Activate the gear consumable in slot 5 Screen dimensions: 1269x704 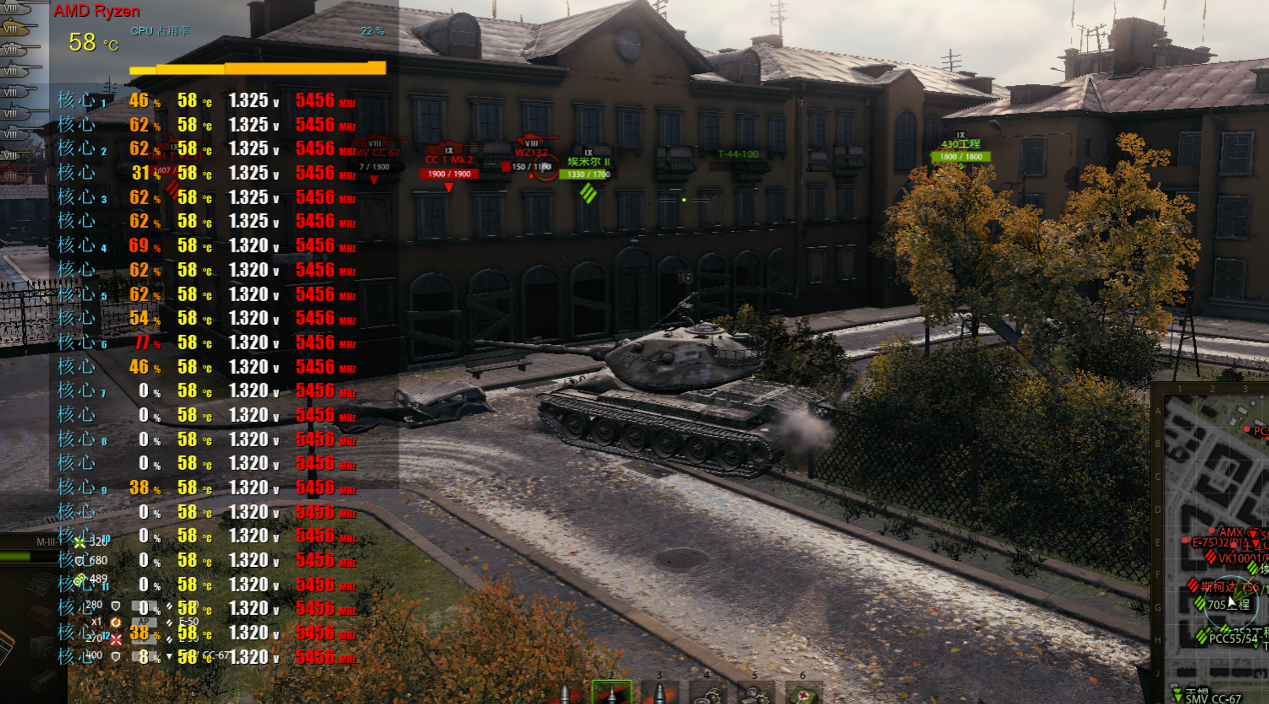pos(755,693)
